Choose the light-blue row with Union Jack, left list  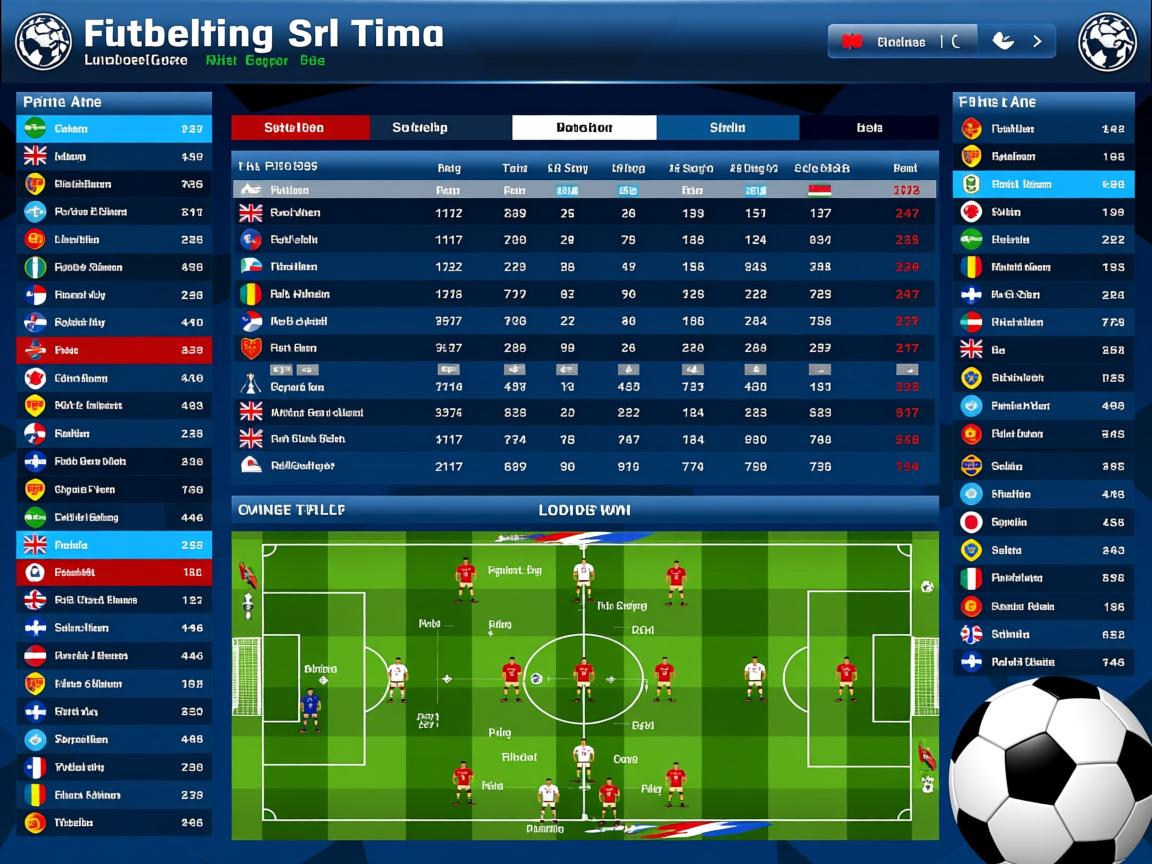click(114, 545)
